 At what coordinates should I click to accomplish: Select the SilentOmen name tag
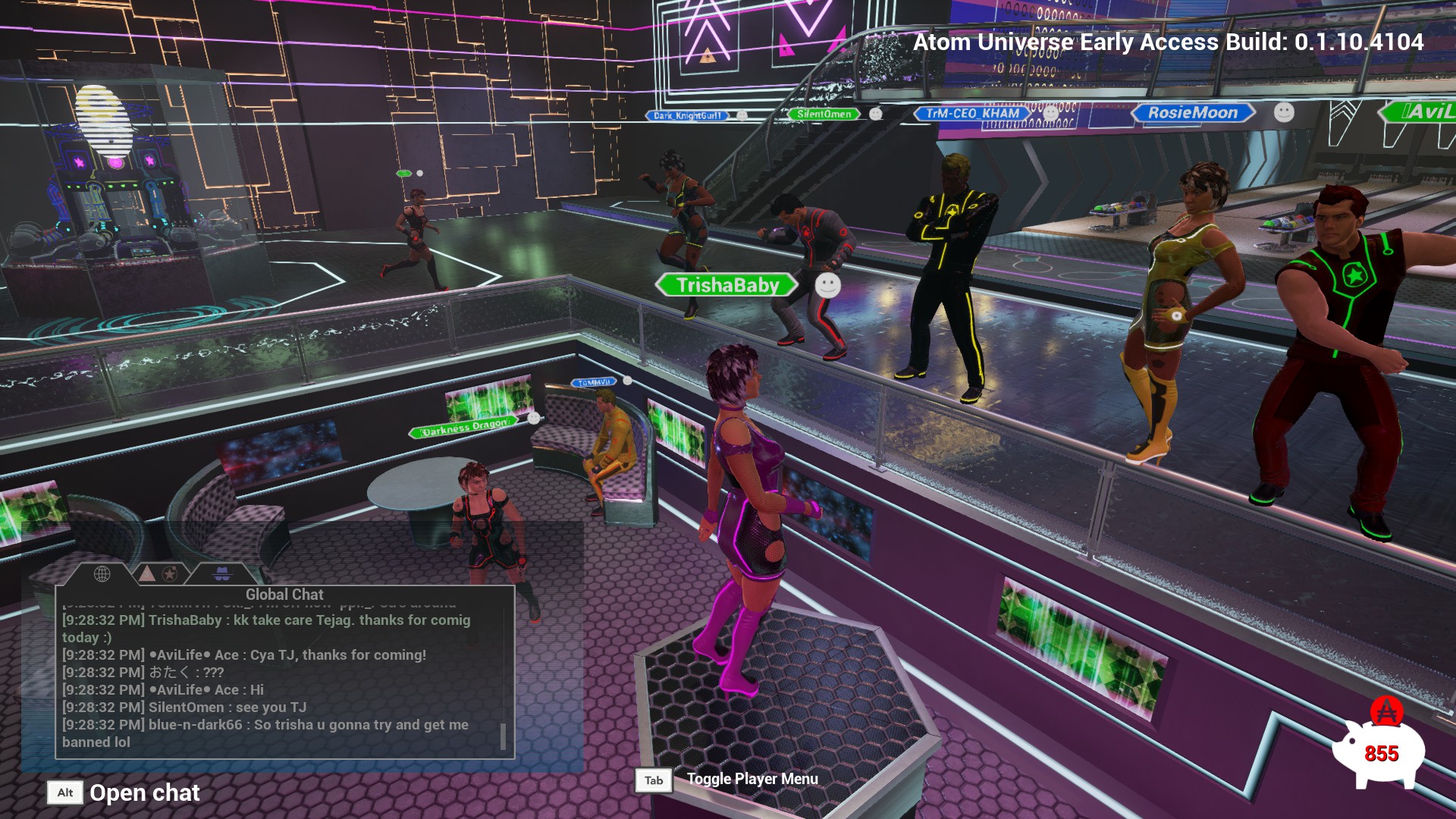[824, 115]
